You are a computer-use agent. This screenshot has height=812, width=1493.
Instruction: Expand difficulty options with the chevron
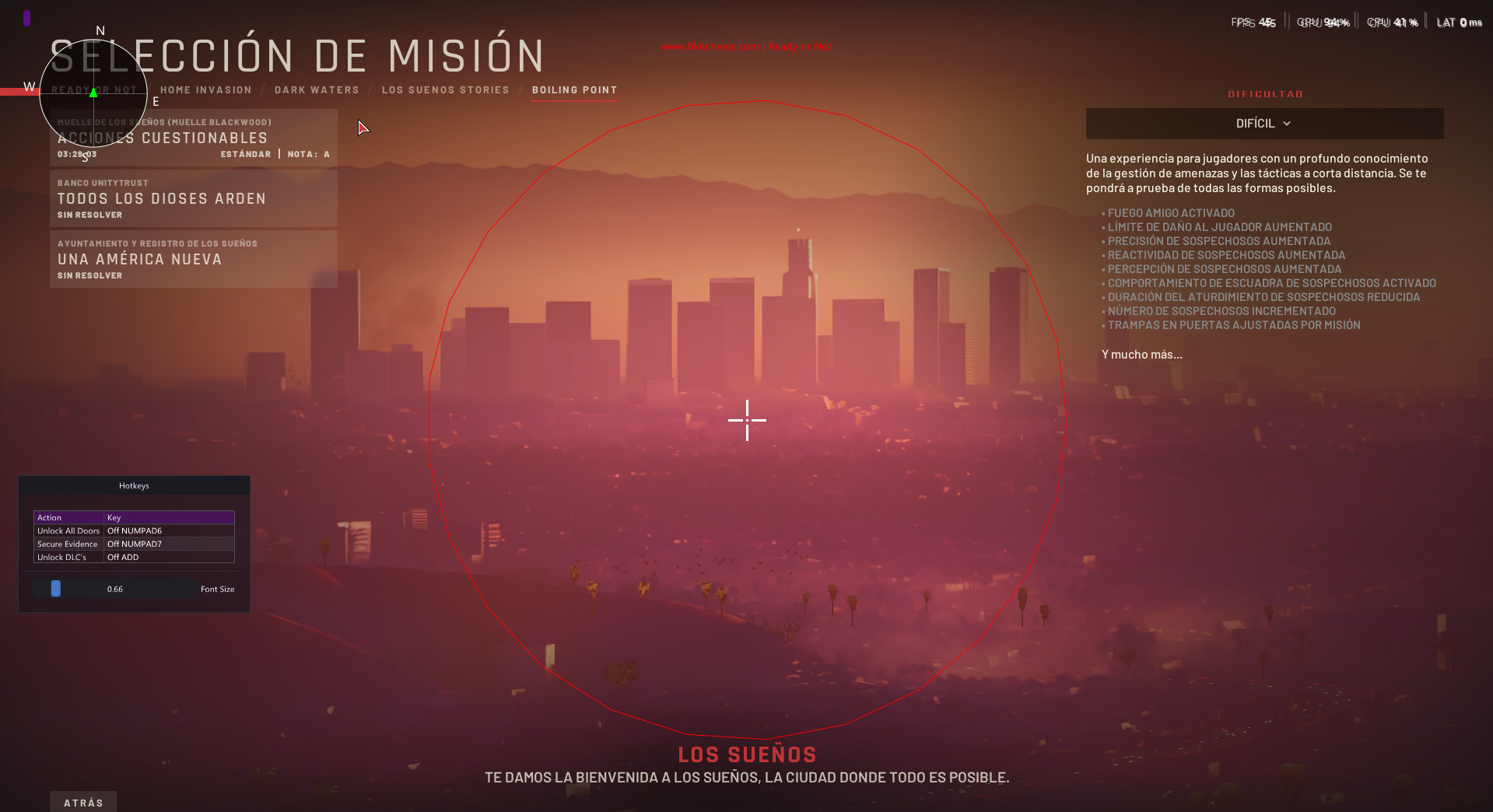coord(1286,123)
